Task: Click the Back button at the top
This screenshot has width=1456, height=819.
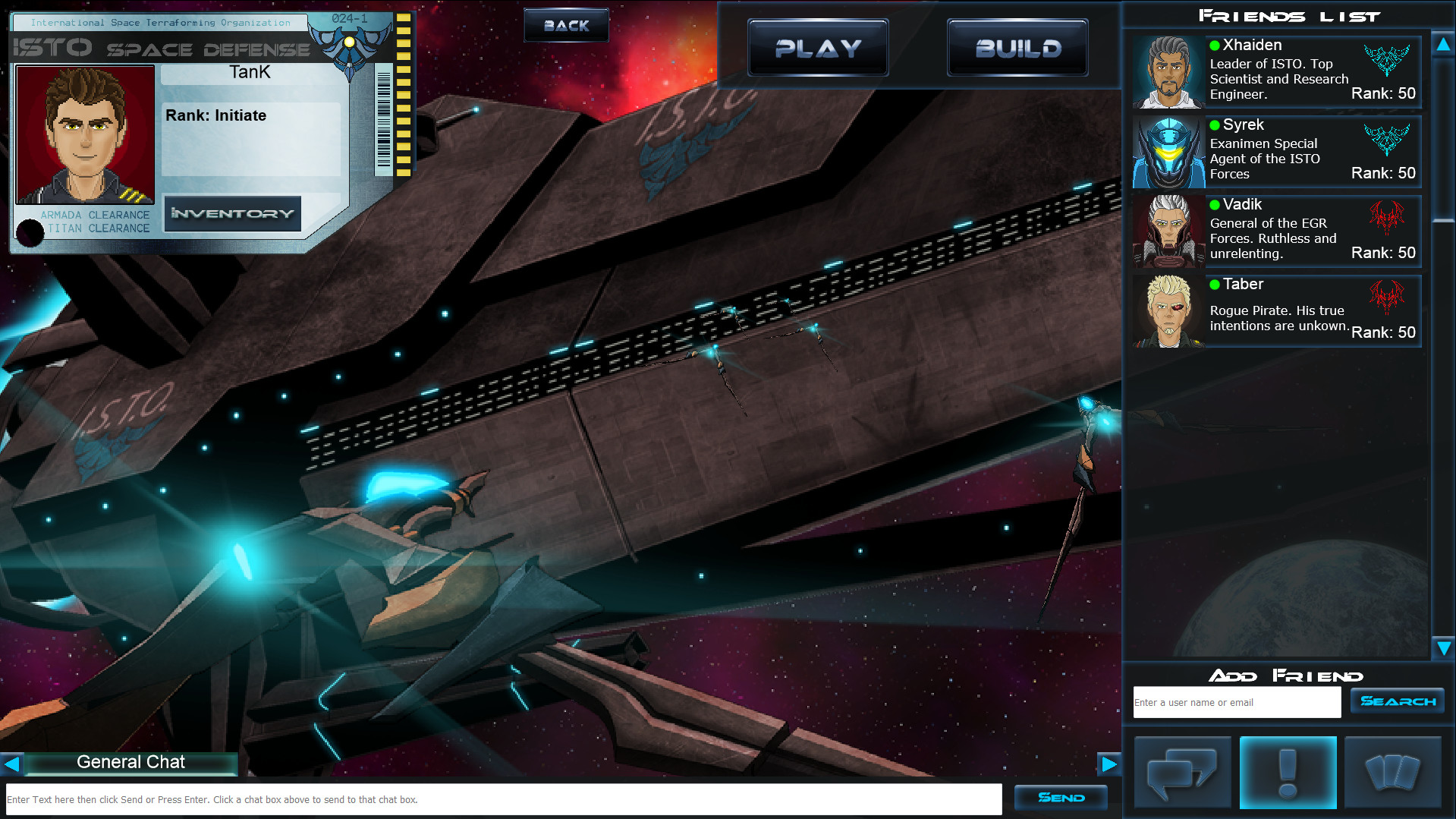Action: pyautogui.click(x=565, y=24)
